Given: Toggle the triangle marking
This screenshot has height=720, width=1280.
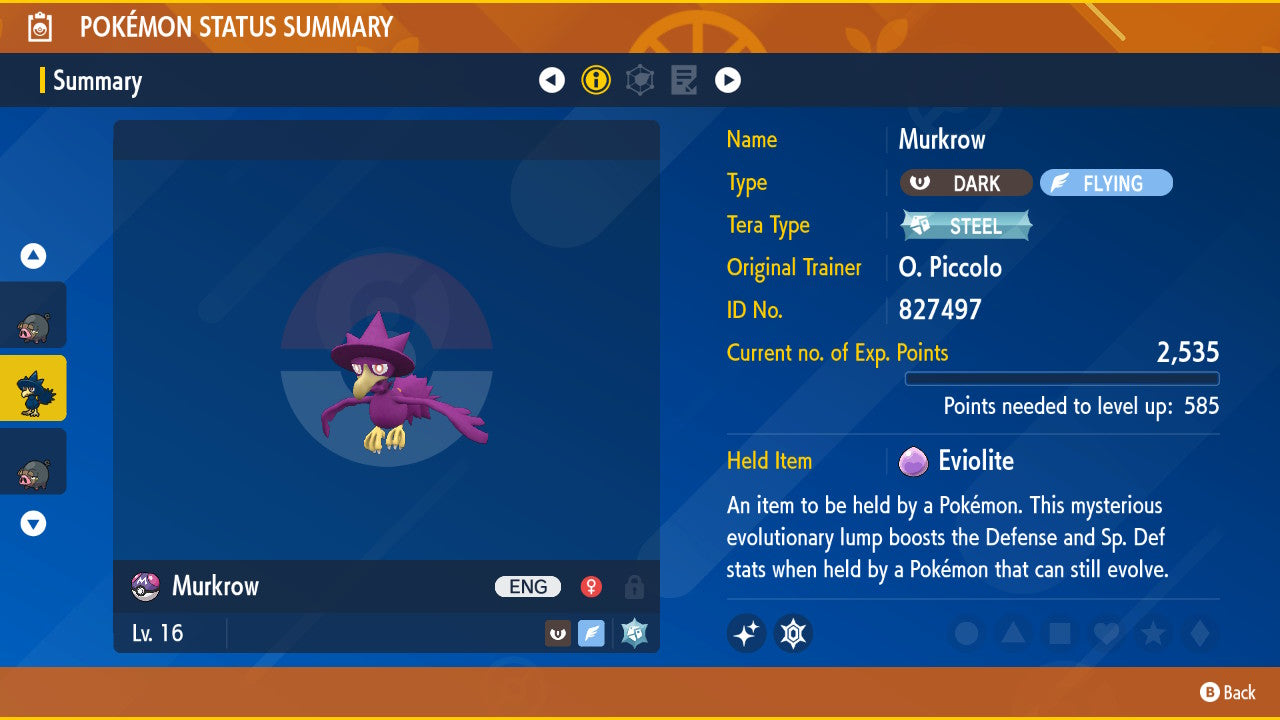Looking at the screenshot, I should tap(1013, 633).
